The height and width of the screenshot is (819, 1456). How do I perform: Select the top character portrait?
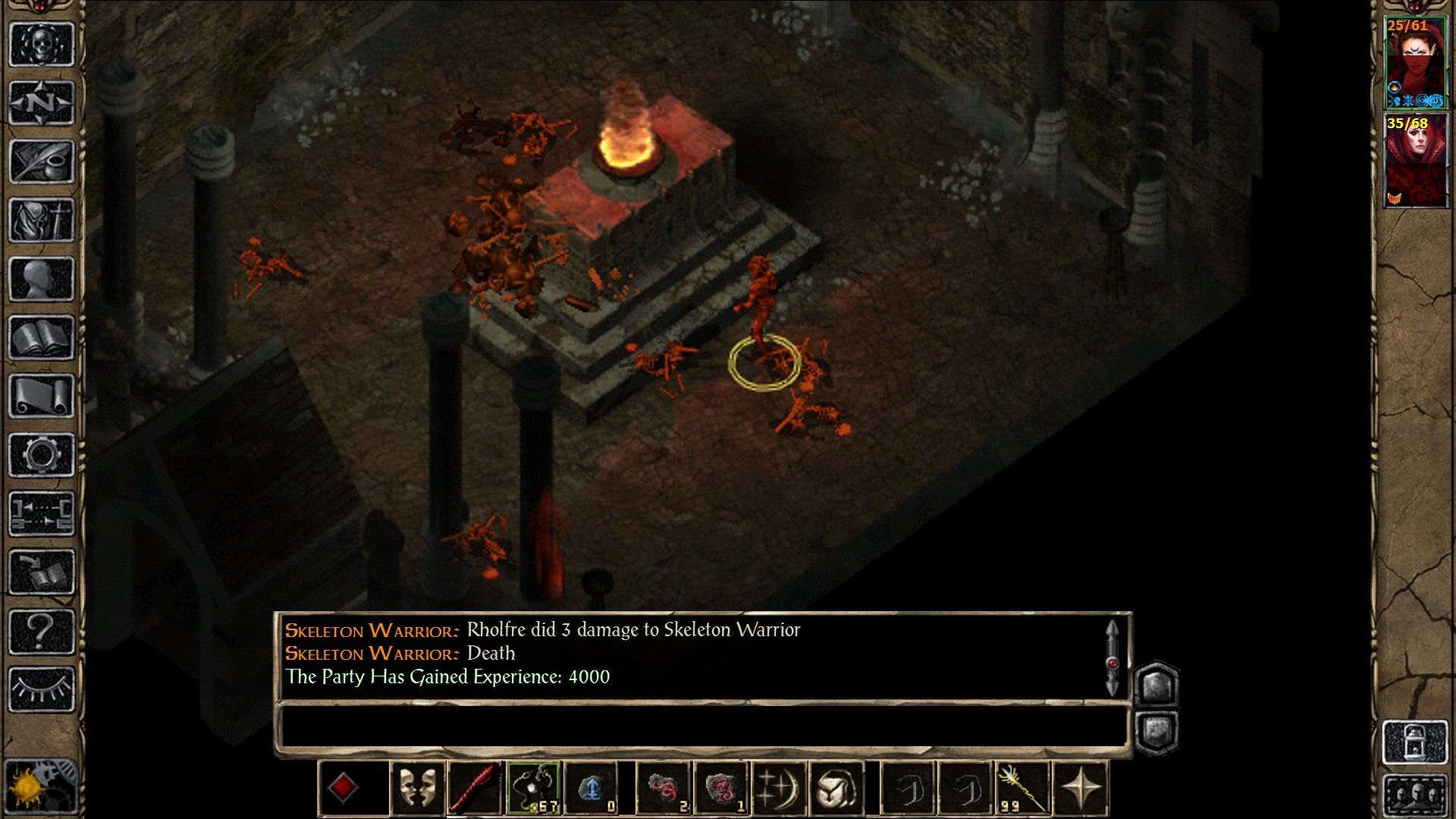pyautogui.click(x=1415, y=63)
